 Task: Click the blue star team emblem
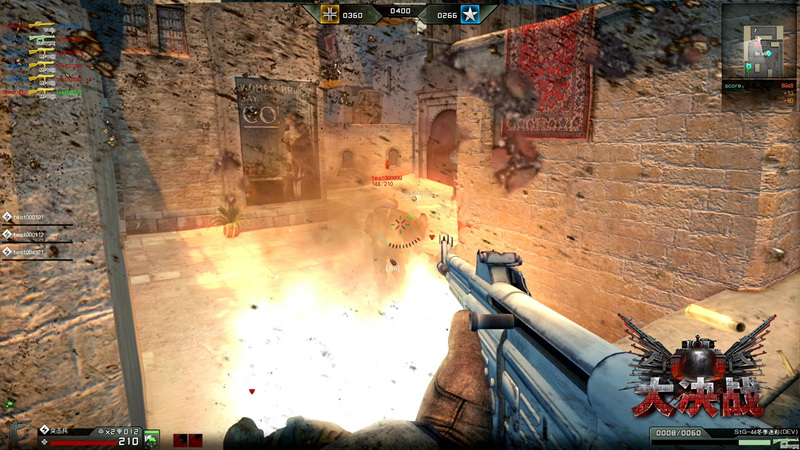coord(470,15)
